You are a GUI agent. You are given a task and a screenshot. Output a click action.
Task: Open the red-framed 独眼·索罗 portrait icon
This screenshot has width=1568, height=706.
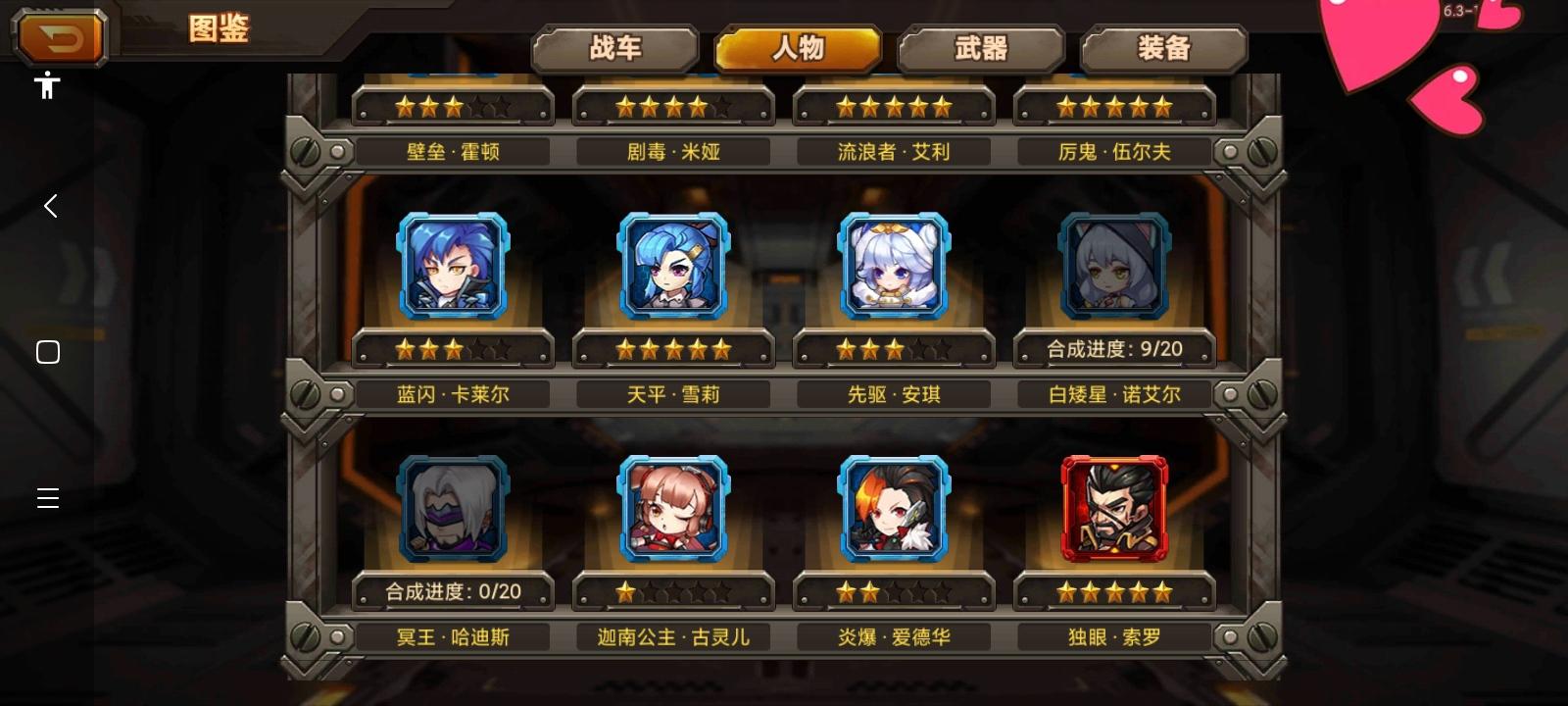pos(1114,508)
